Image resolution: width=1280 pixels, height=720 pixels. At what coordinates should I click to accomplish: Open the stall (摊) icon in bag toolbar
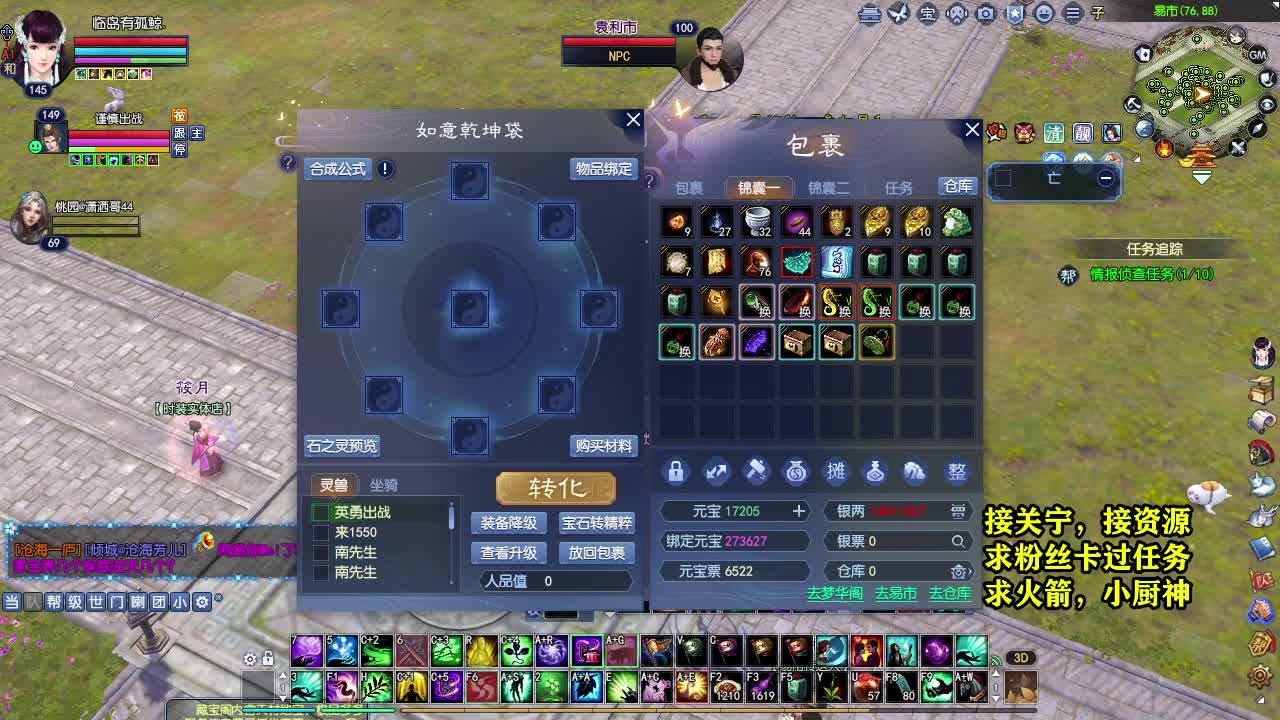tap(836, 472)
